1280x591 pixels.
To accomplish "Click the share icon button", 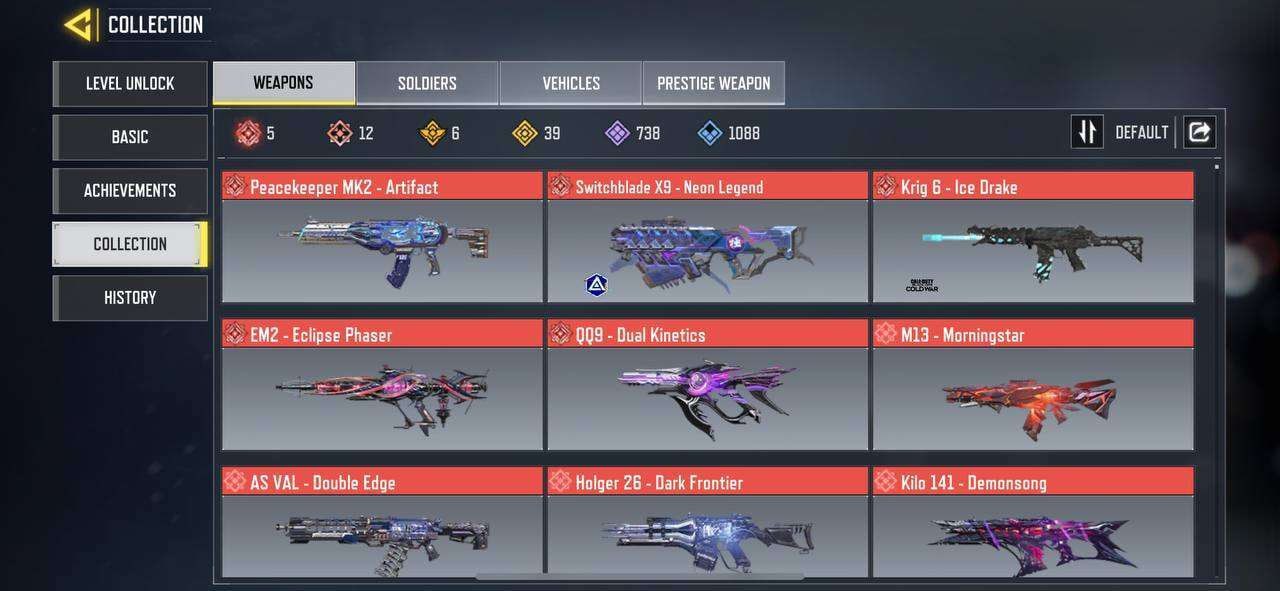I will (x=1199, y=132).
